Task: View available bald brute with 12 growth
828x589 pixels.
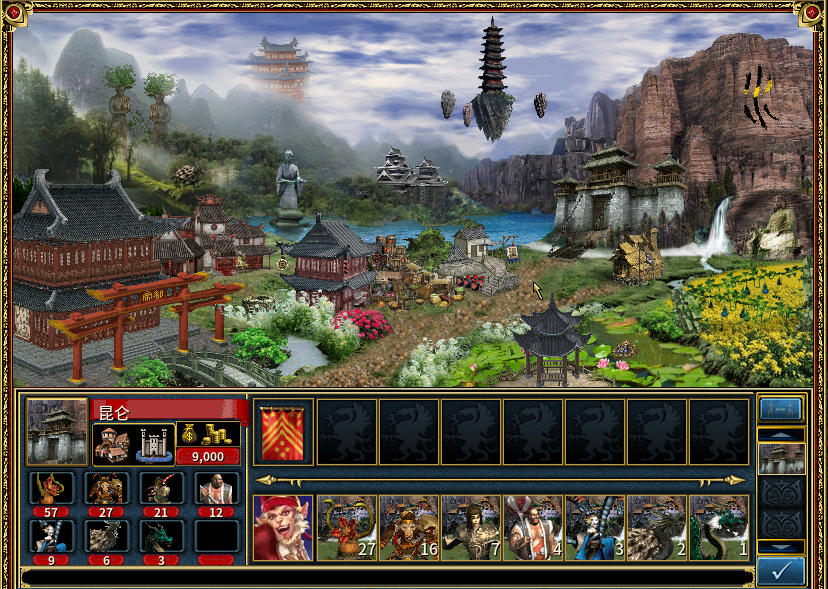Action: pos(217,488)
